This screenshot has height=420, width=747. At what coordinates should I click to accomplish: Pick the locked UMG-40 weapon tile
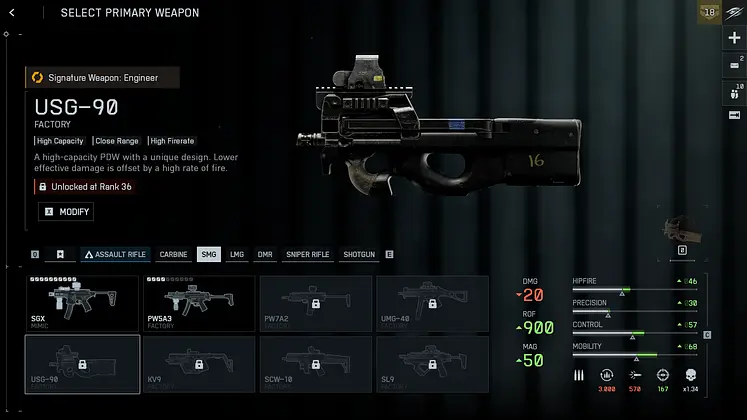pyautogui.click(x=433, y=304)
